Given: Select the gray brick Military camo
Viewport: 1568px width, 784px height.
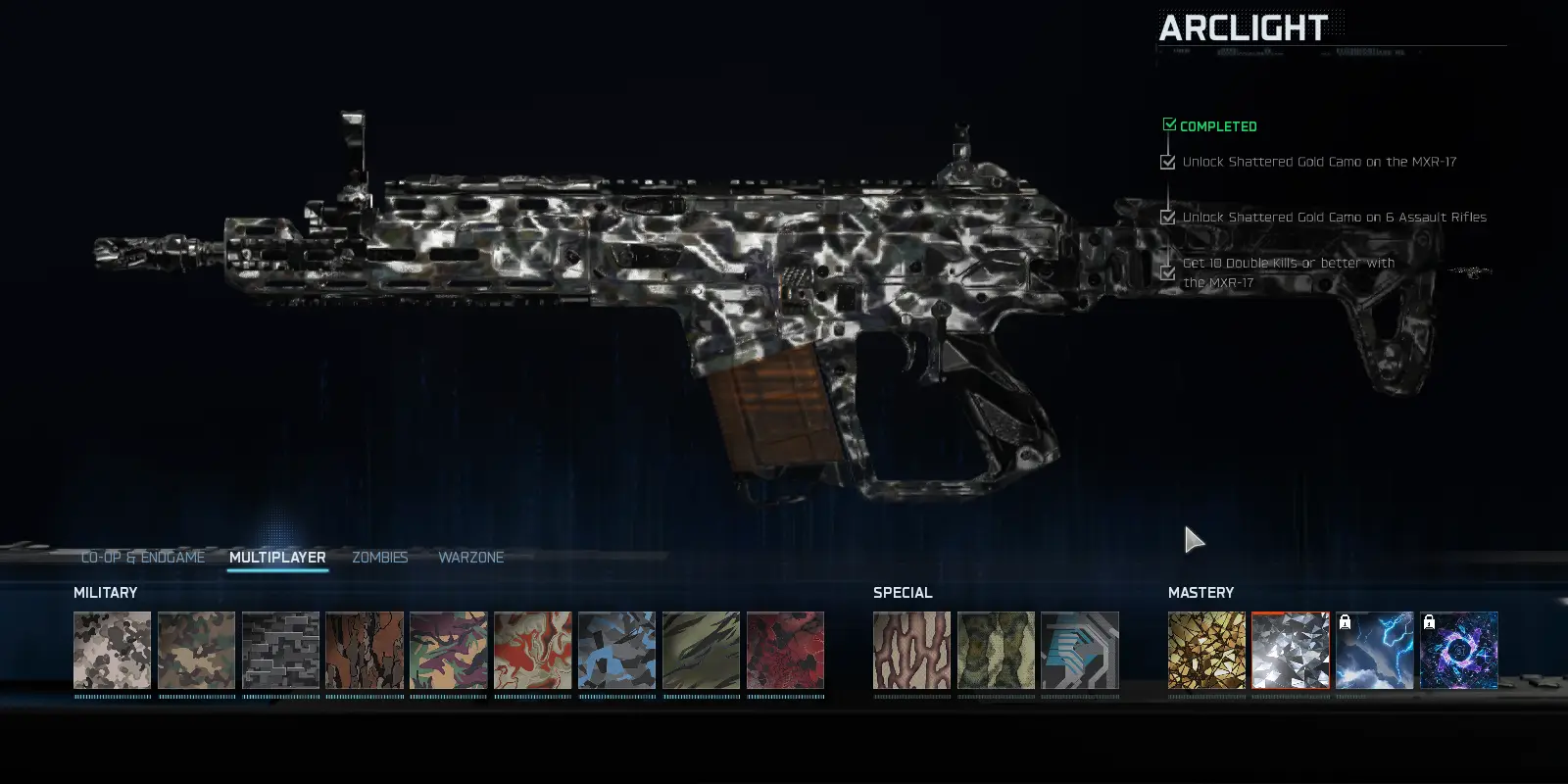Looking at the screenshot, I should click(280, 652).
